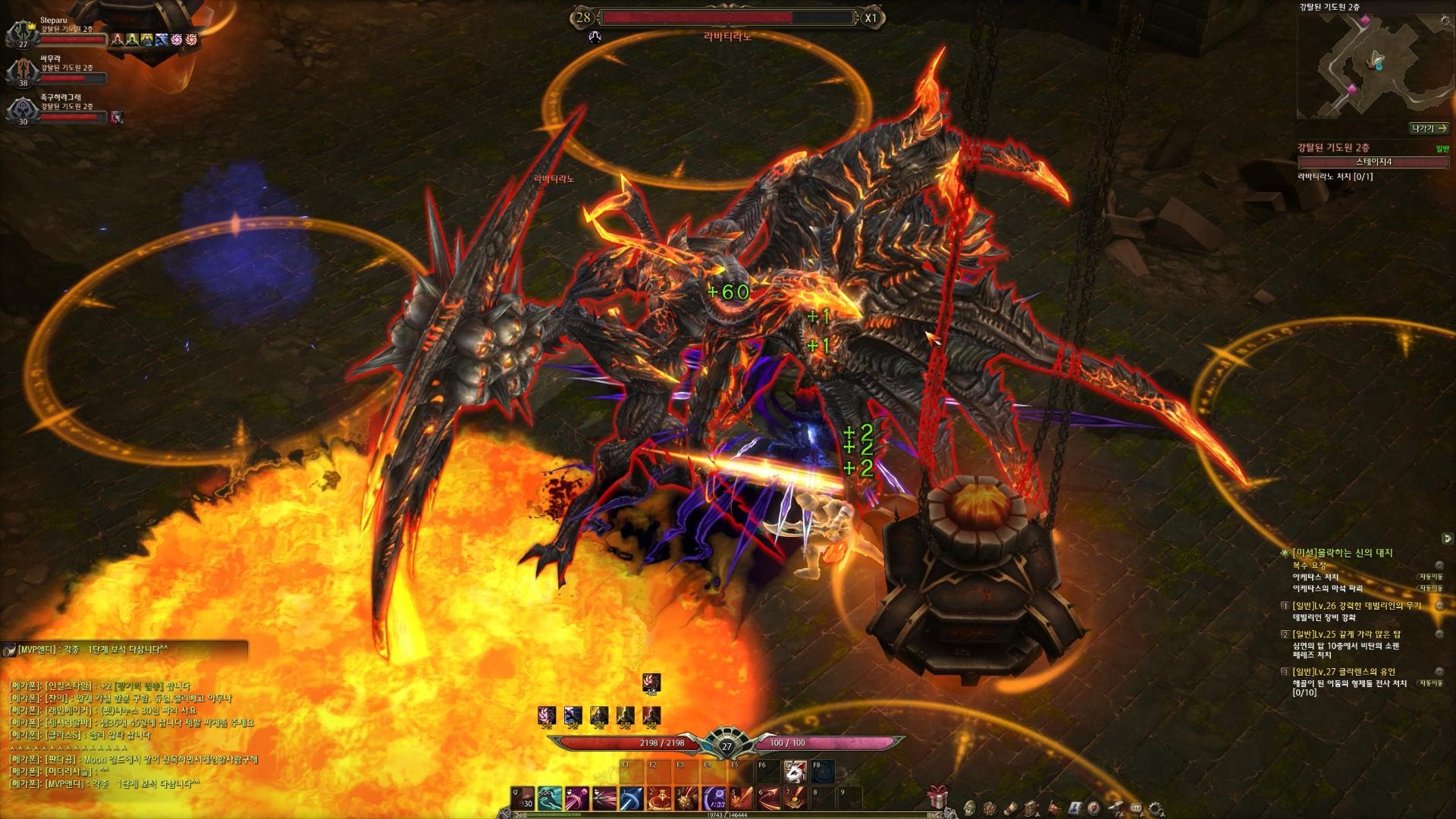Viewport: 1456px width, 819px height.
Task: Toggle the circle marker on quest [3]Lv.27
Action: coord(1439,672)
